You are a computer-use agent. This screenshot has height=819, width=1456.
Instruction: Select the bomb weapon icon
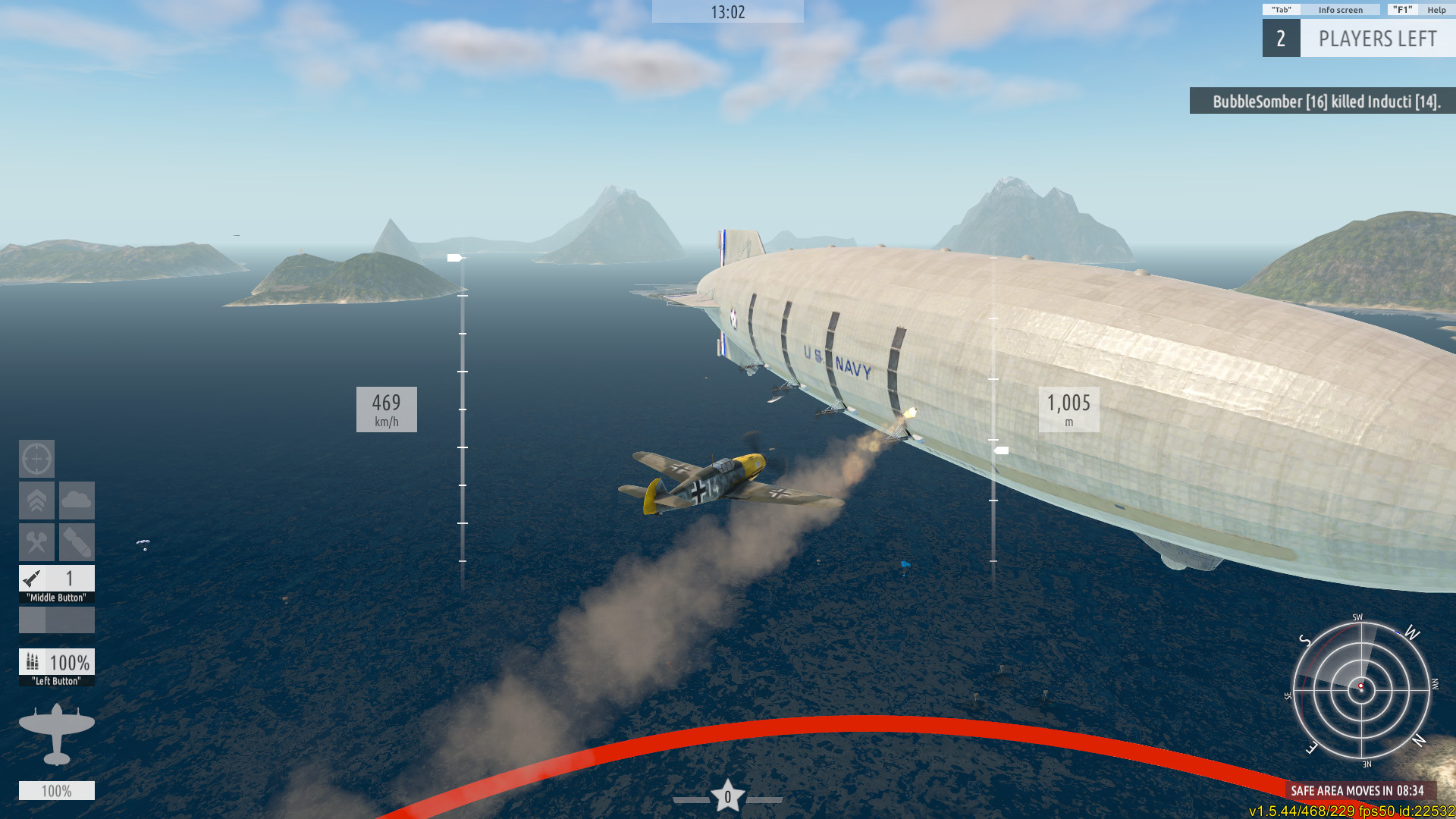point(77,541)
